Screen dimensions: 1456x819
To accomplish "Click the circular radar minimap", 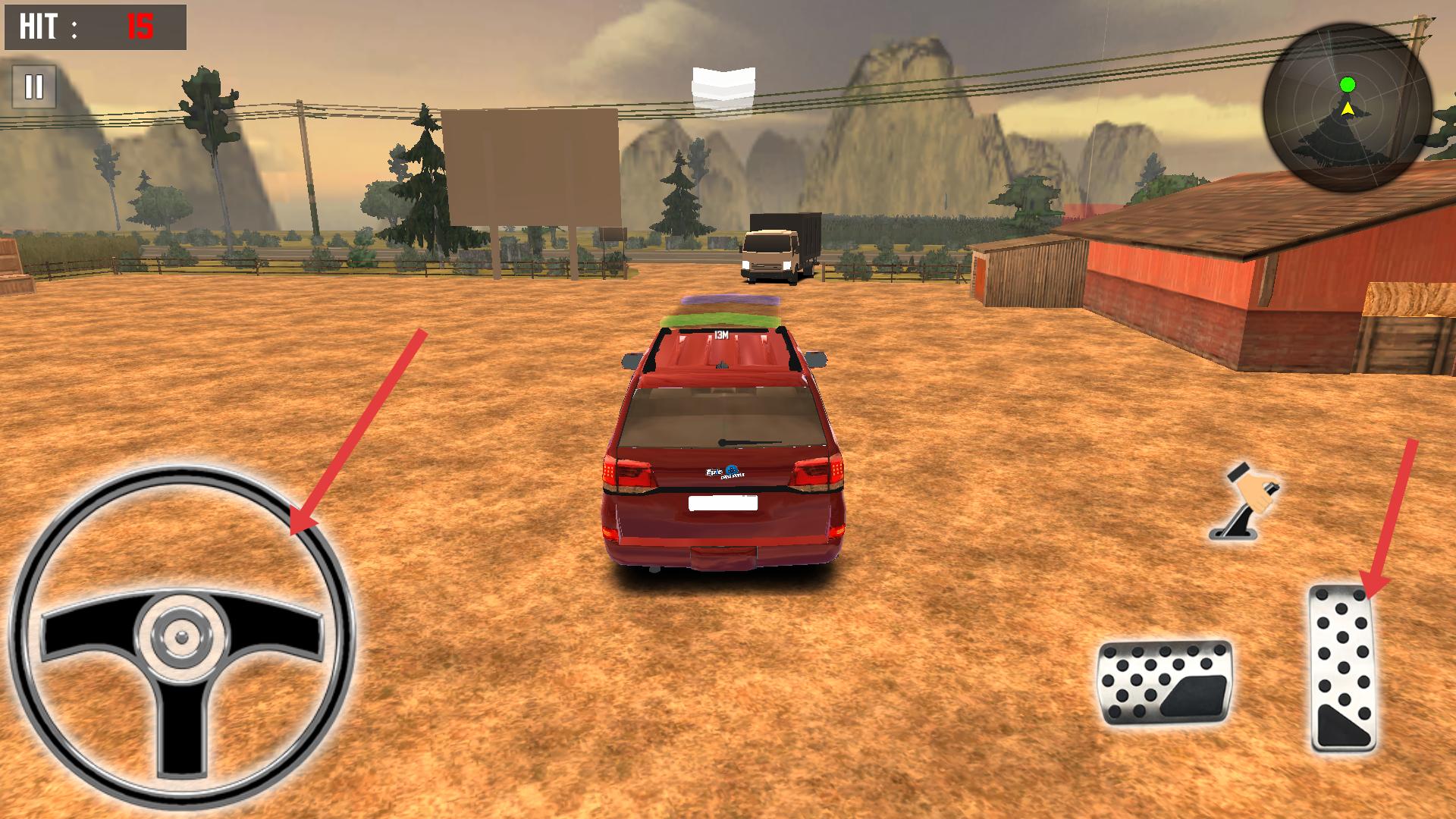I will pyautogui.click(x=1348, y=108).
